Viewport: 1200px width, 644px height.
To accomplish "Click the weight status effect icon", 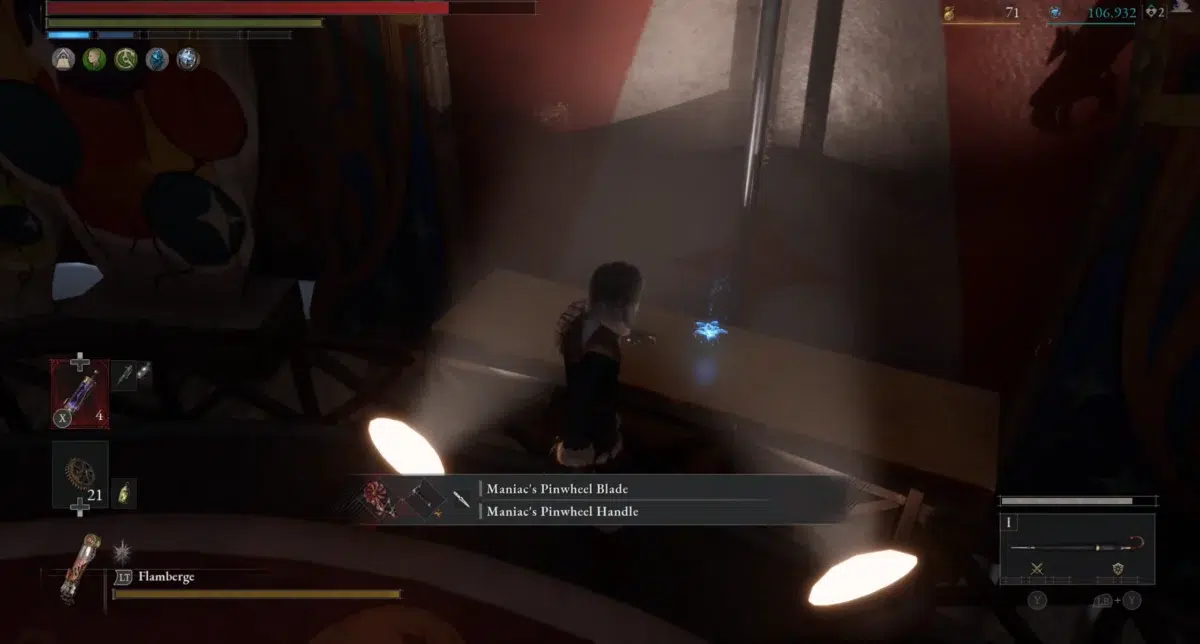I will tap(64, 59).
